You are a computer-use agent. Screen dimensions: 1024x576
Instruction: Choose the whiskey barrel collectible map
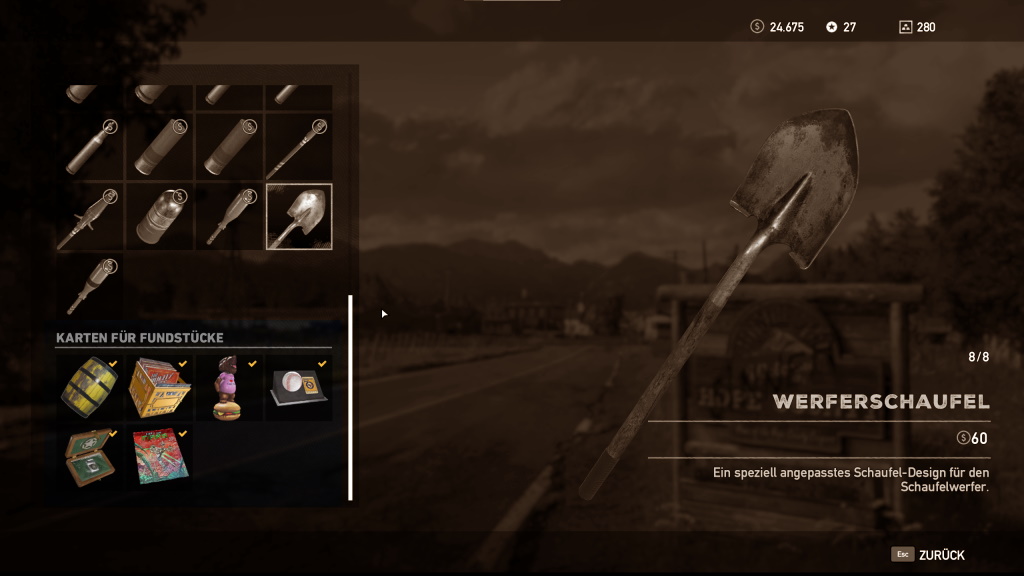coord(89,388)
